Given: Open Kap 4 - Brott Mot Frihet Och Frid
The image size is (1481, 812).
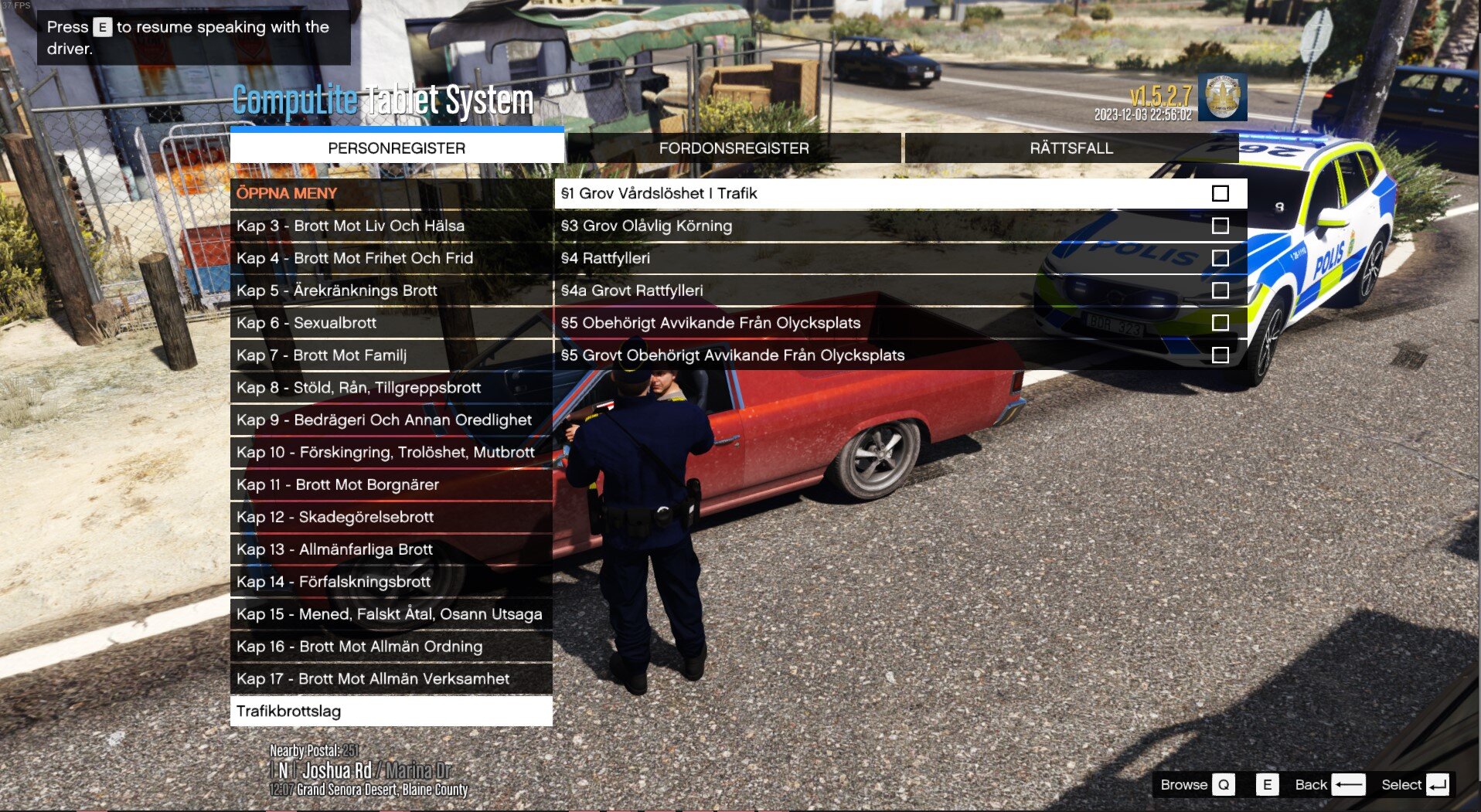Looking at the screenshot, I should [391, 258].
